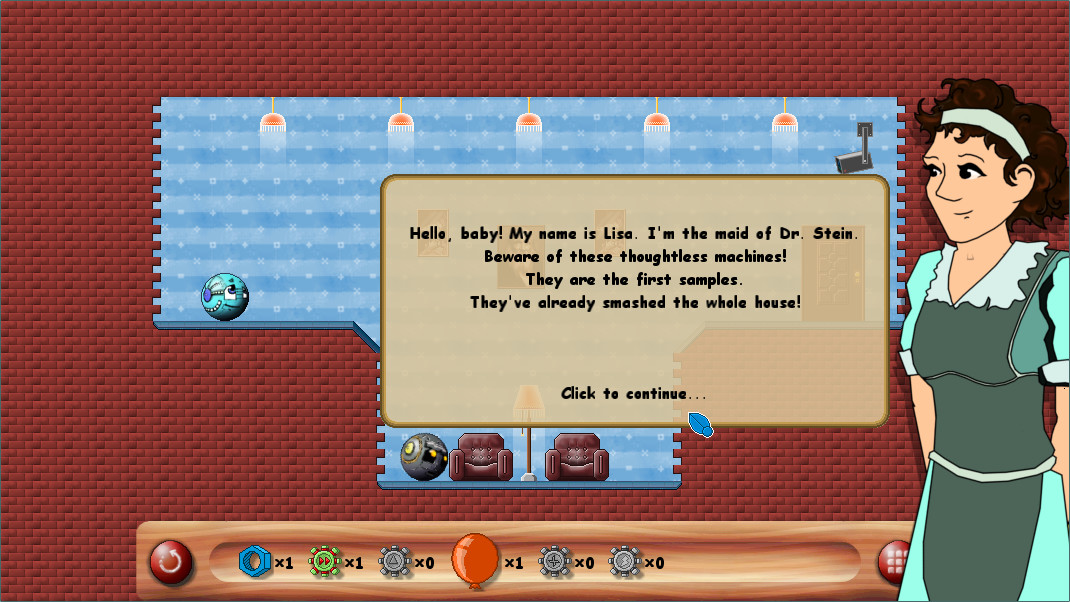Image resolution: width=1070 pixels, height=602 pixels.
Task: Select the grey triangle gear item
Action: 395,562
